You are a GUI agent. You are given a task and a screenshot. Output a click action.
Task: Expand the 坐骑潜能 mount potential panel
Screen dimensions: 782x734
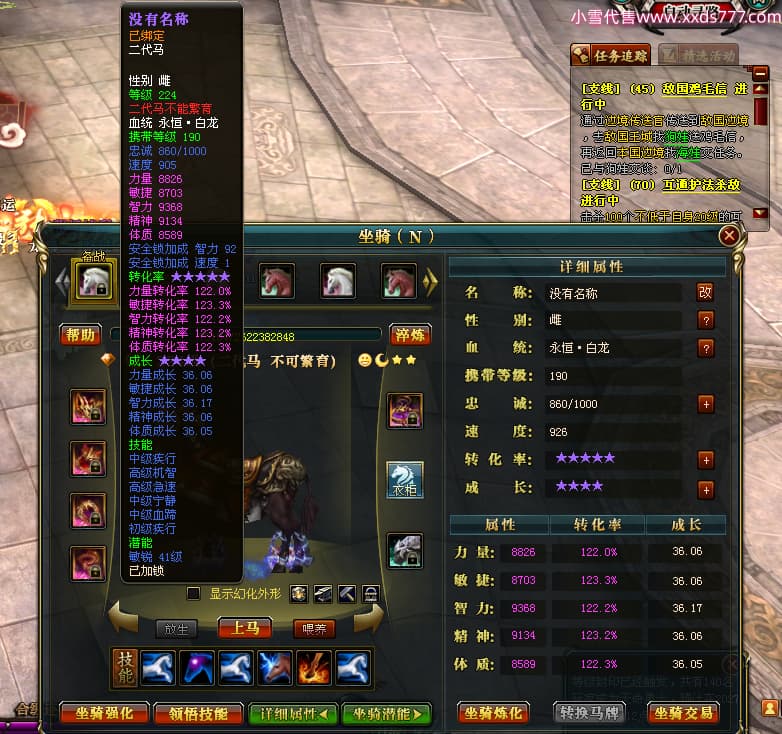point(386,713)
